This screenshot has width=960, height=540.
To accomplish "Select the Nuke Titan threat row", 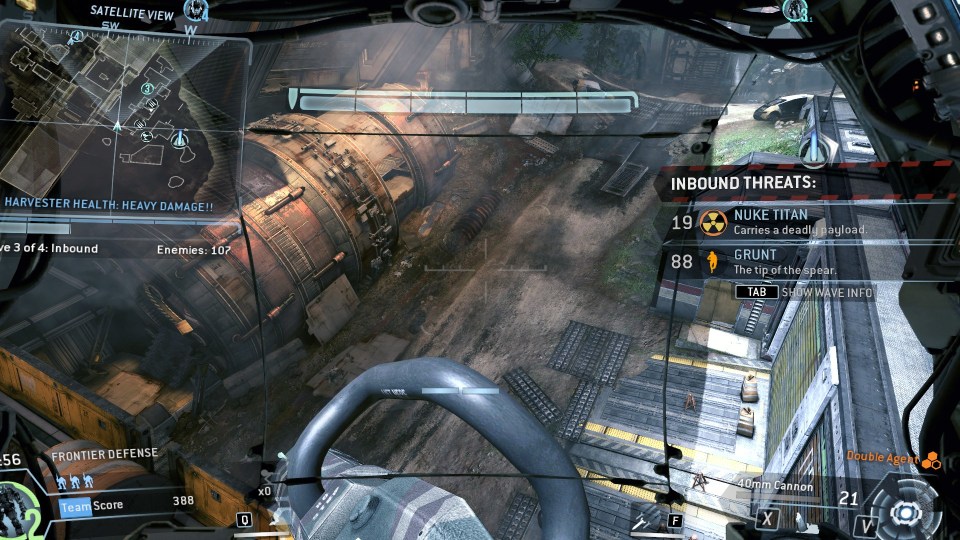I will pos(790,221).
